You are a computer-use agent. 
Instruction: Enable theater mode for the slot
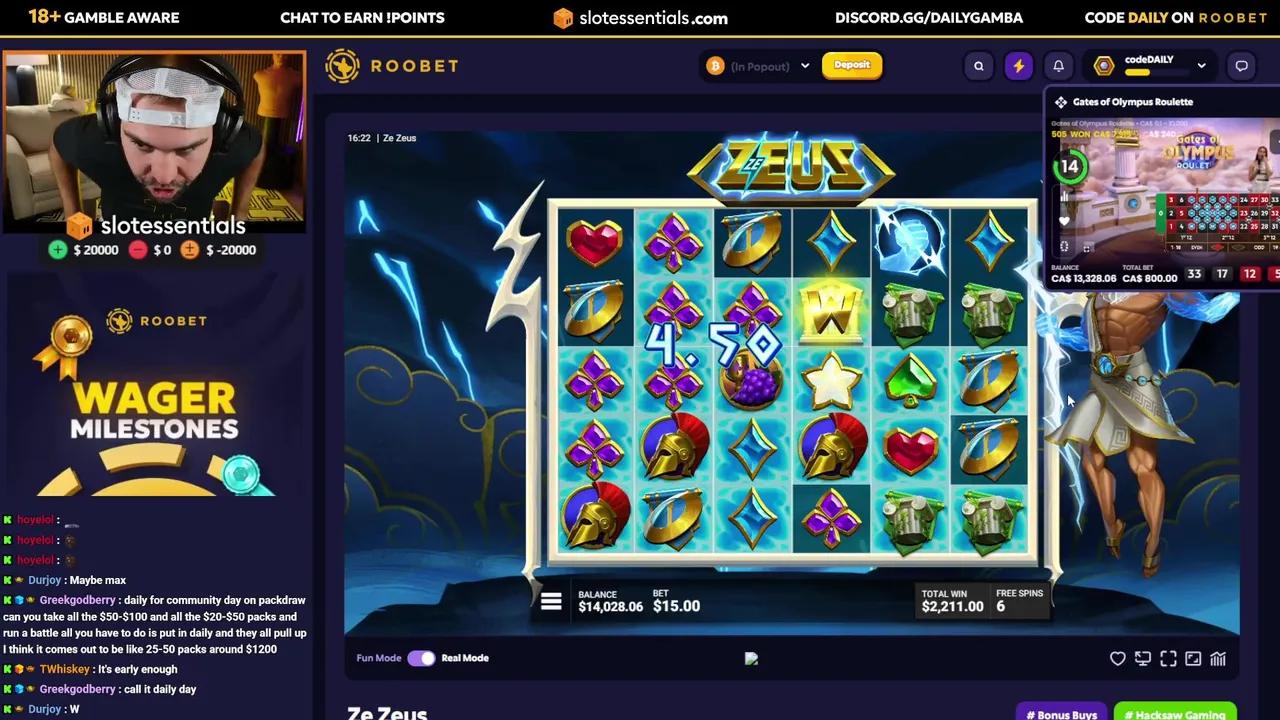[1142, 658]
